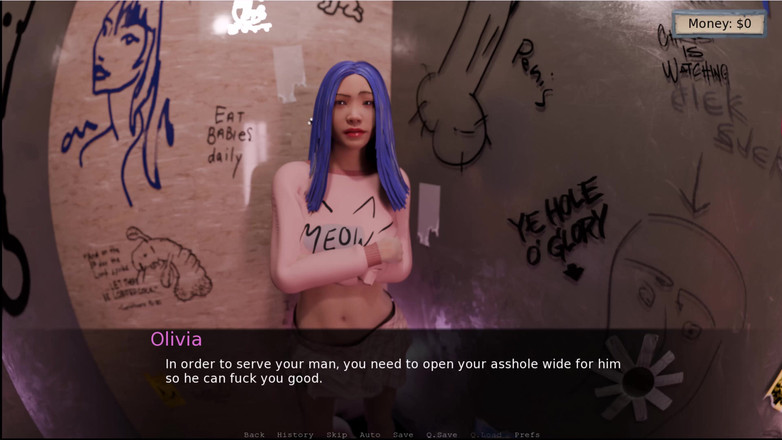782x440 pixels.
Task: Toggle Auto-advance mode
Action: point(370,435)
